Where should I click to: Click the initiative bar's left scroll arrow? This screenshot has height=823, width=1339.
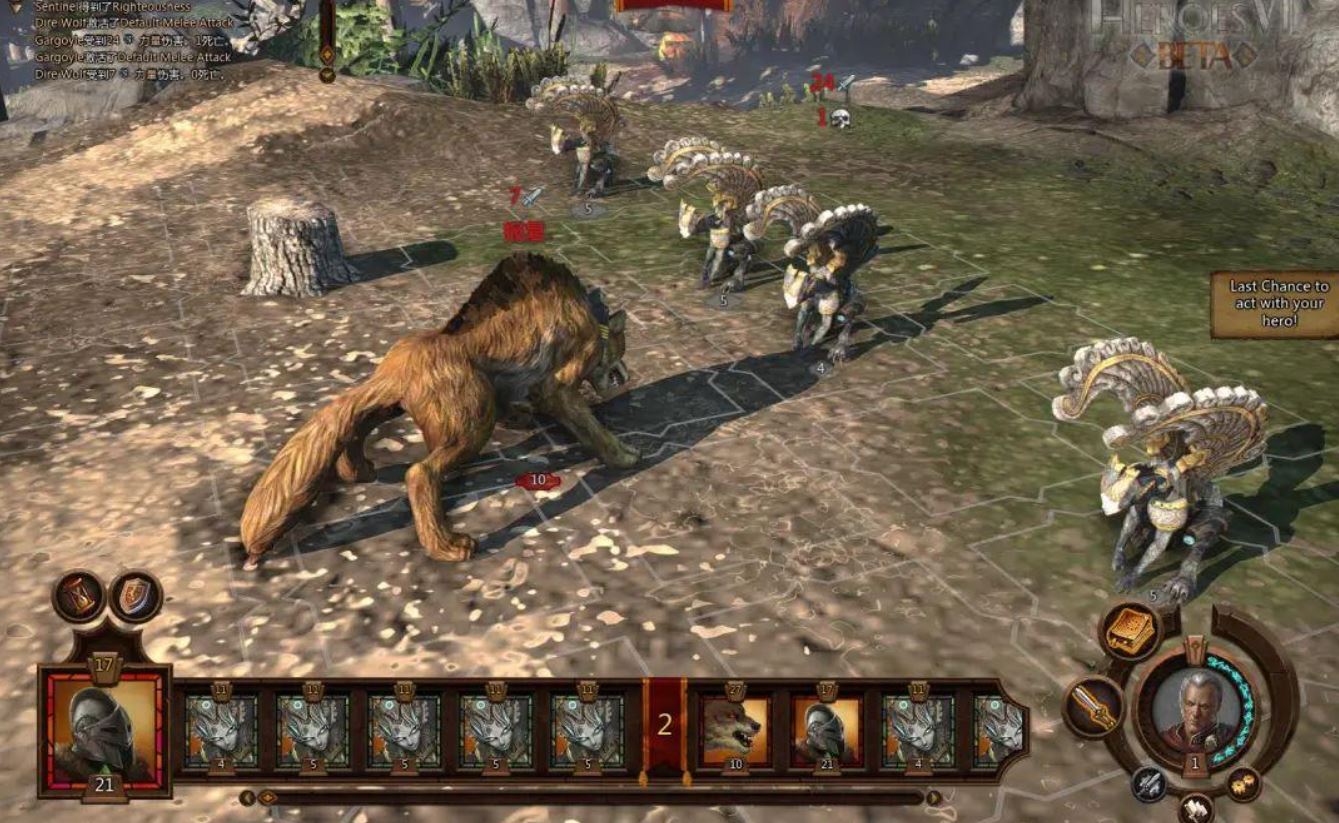click(247, 797)
